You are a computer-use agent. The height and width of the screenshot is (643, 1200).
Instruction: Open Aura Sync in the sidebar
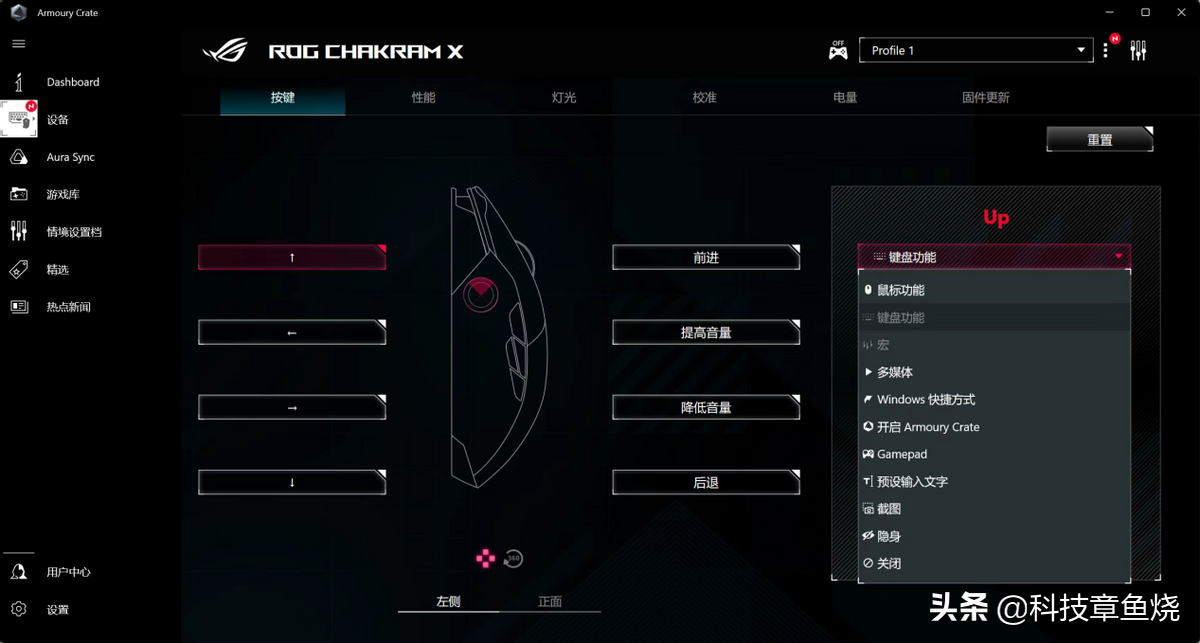coord(70,157)
